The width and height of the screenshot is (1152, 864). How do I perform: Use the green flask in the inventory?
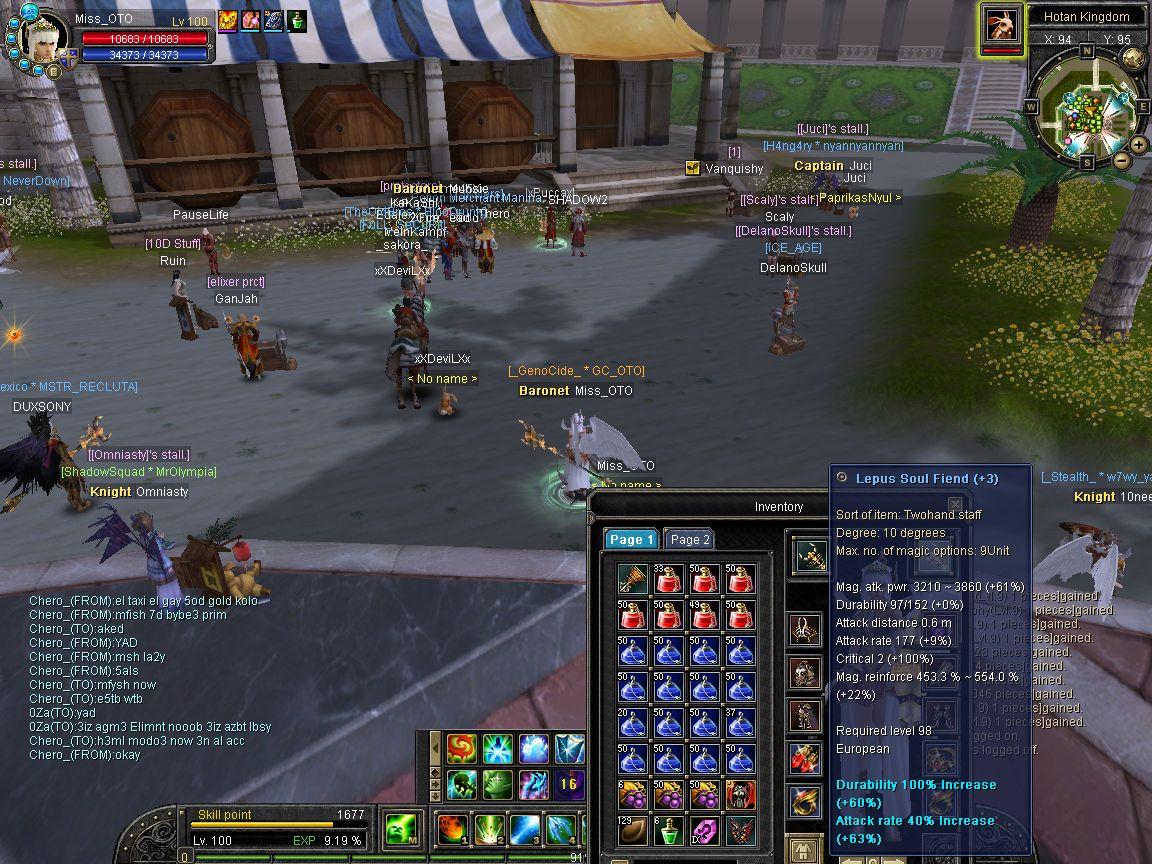[x=668, y=831]
